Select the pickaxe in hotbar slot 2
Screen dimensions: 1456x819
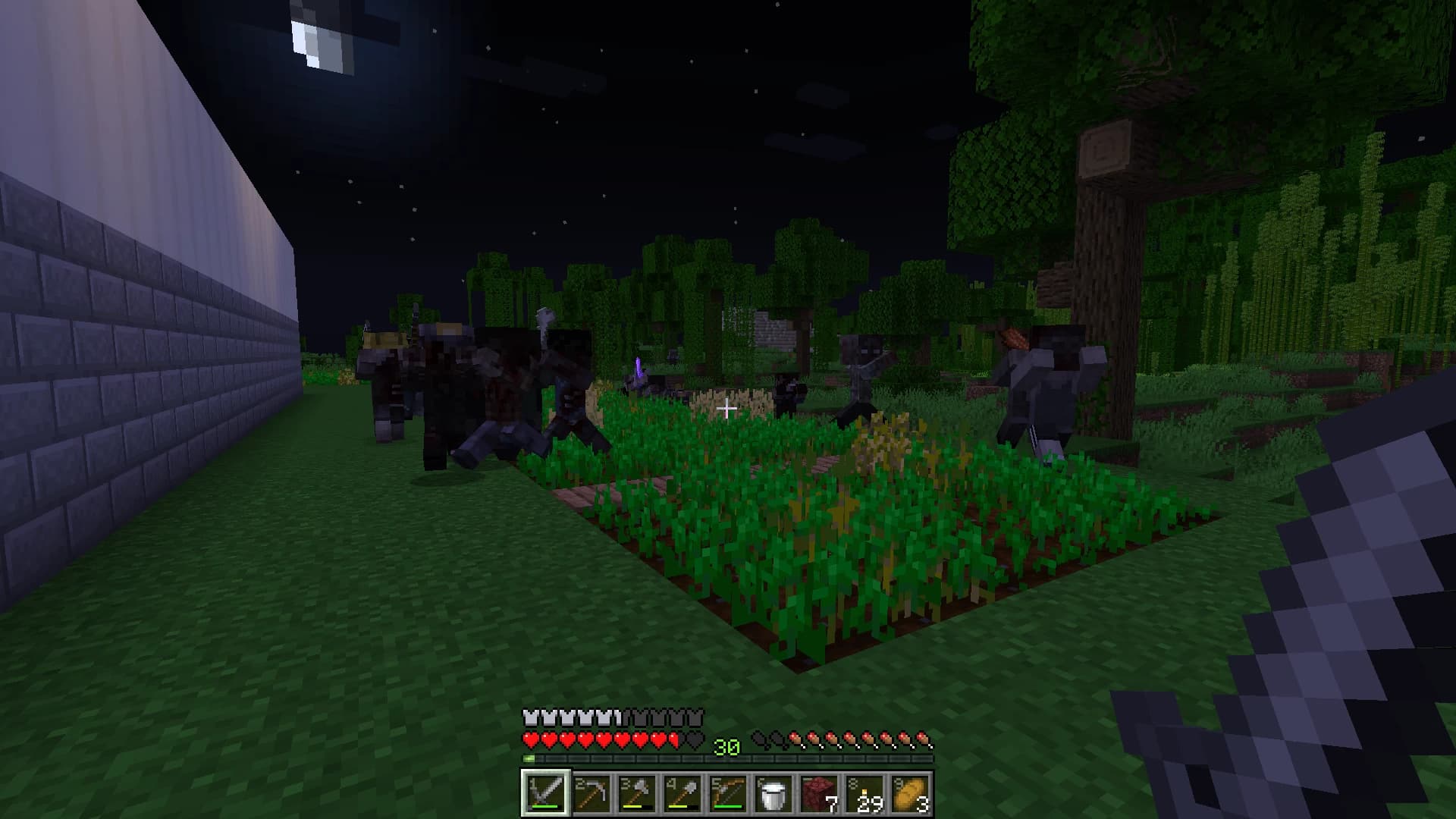click(x=590, y=795)
